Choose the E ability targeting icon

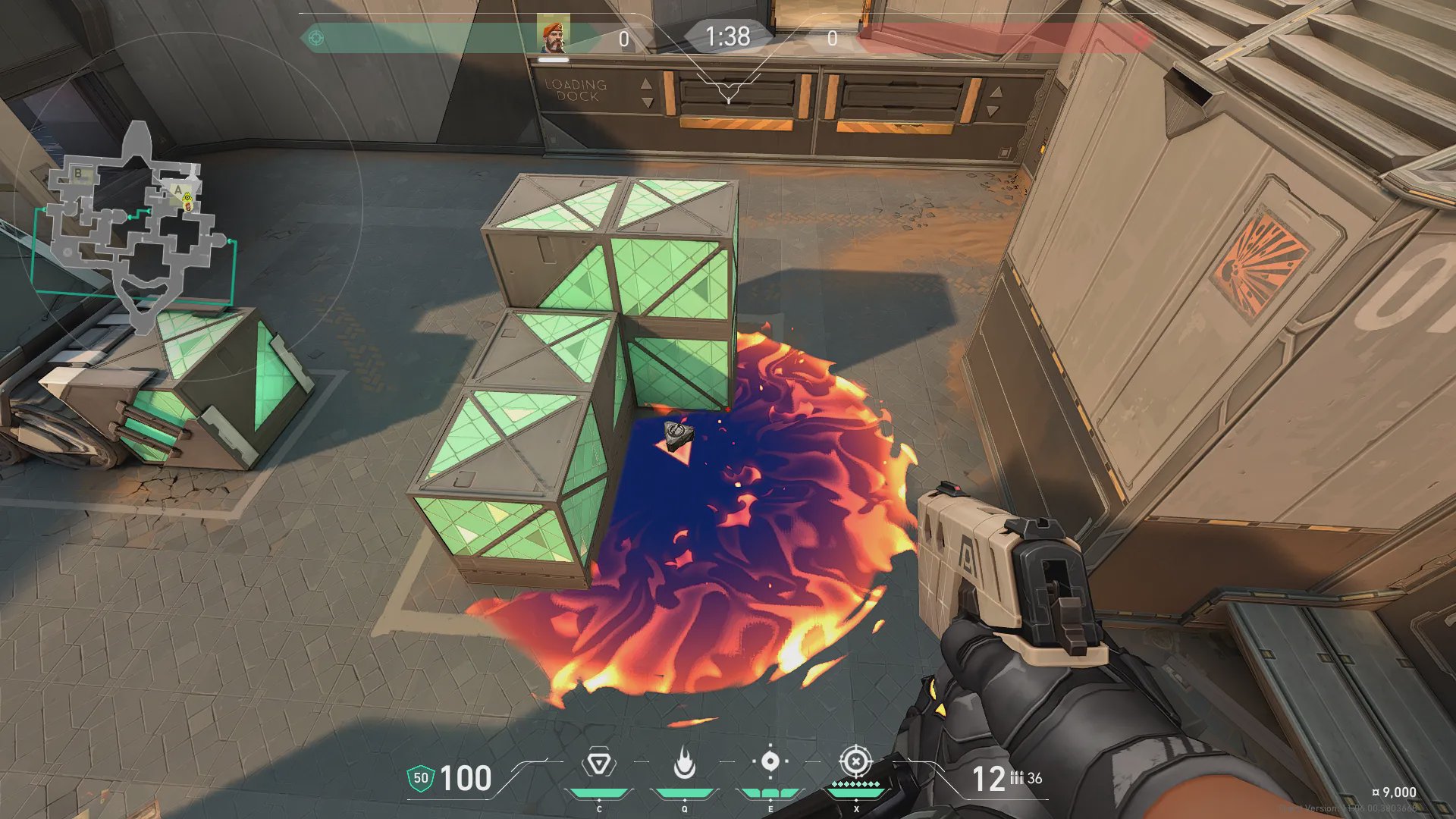[x=770, y=761]
